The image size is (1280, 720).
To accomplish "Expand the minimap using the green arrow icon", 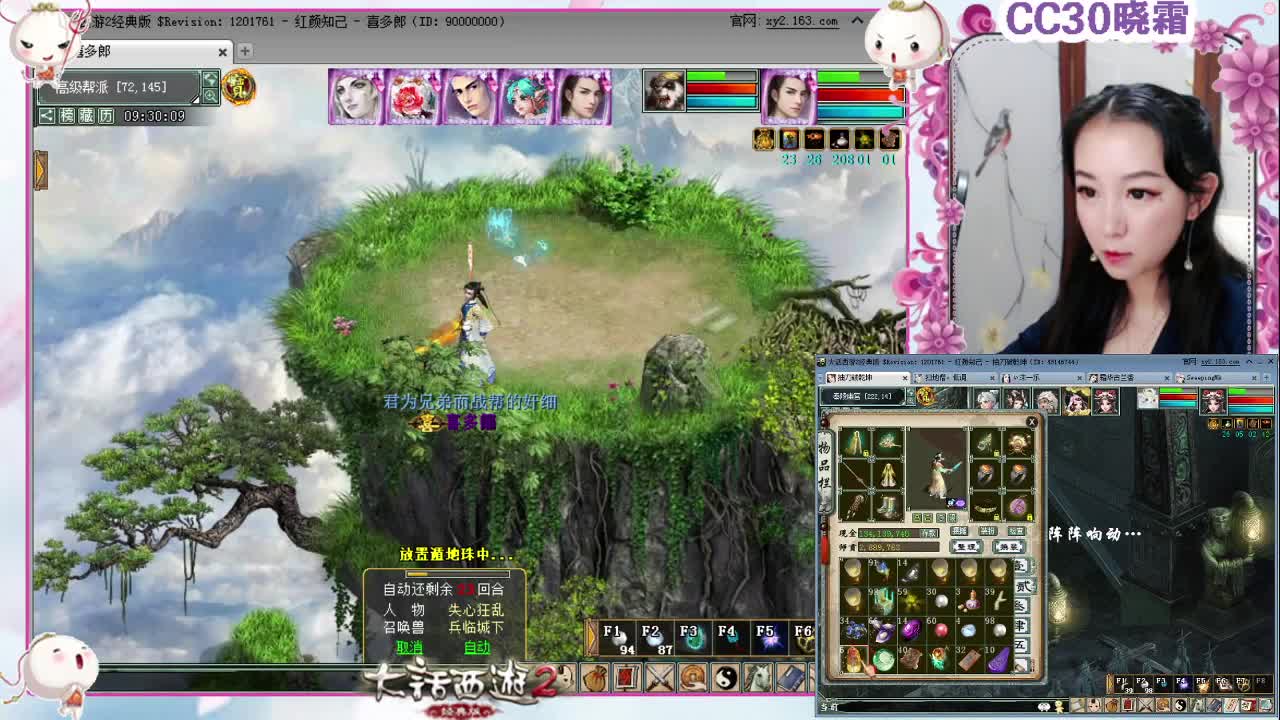I will point(210,79).
